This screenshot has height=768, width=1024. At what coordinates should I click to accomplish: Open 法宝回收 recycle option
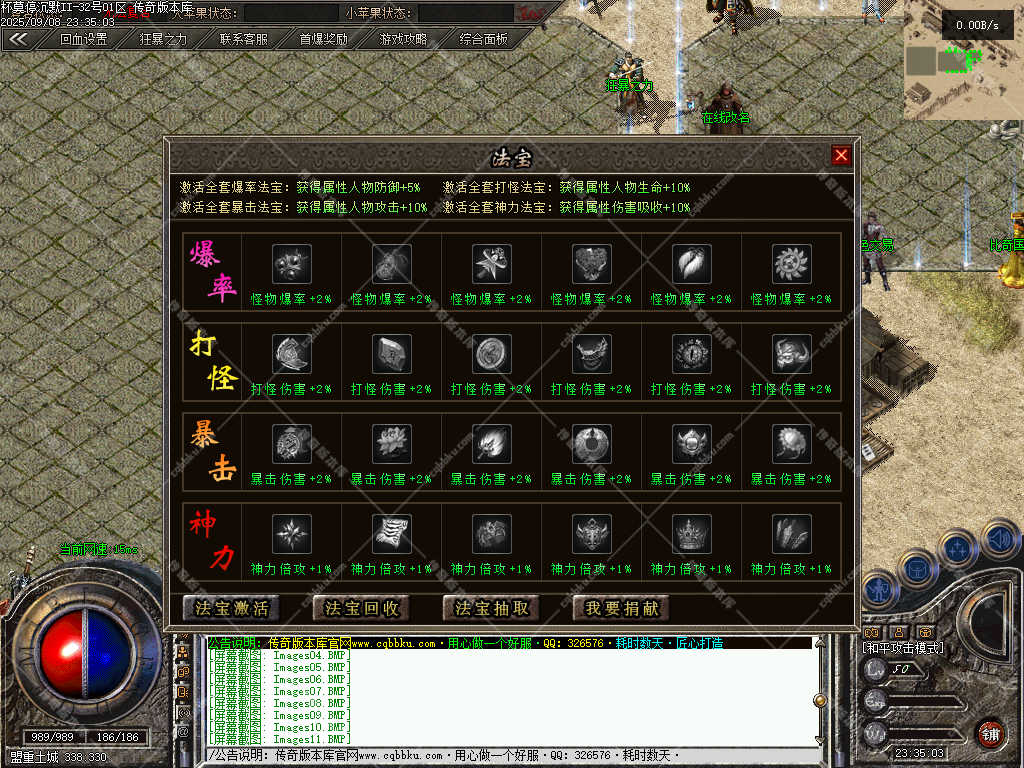coord(362,607)
